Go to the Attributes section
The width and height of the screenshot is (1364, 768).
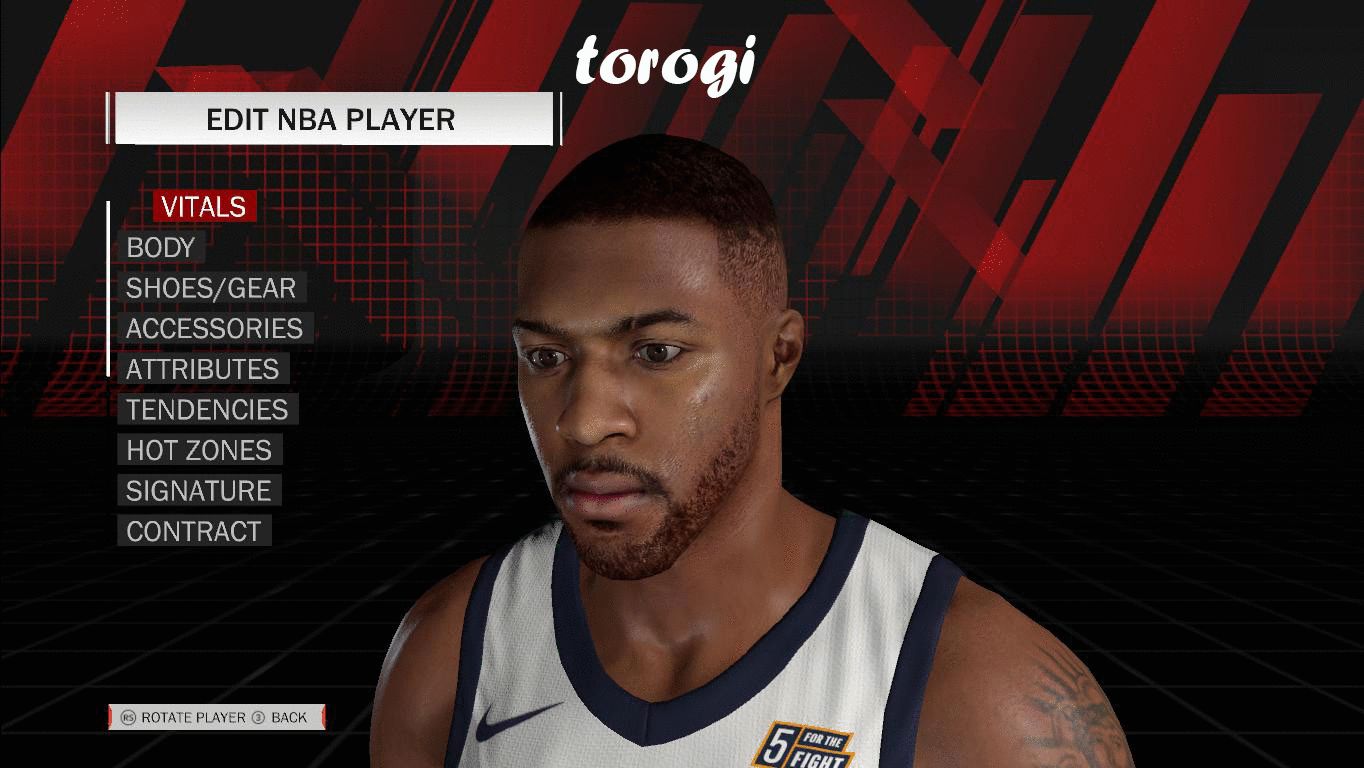202,369
